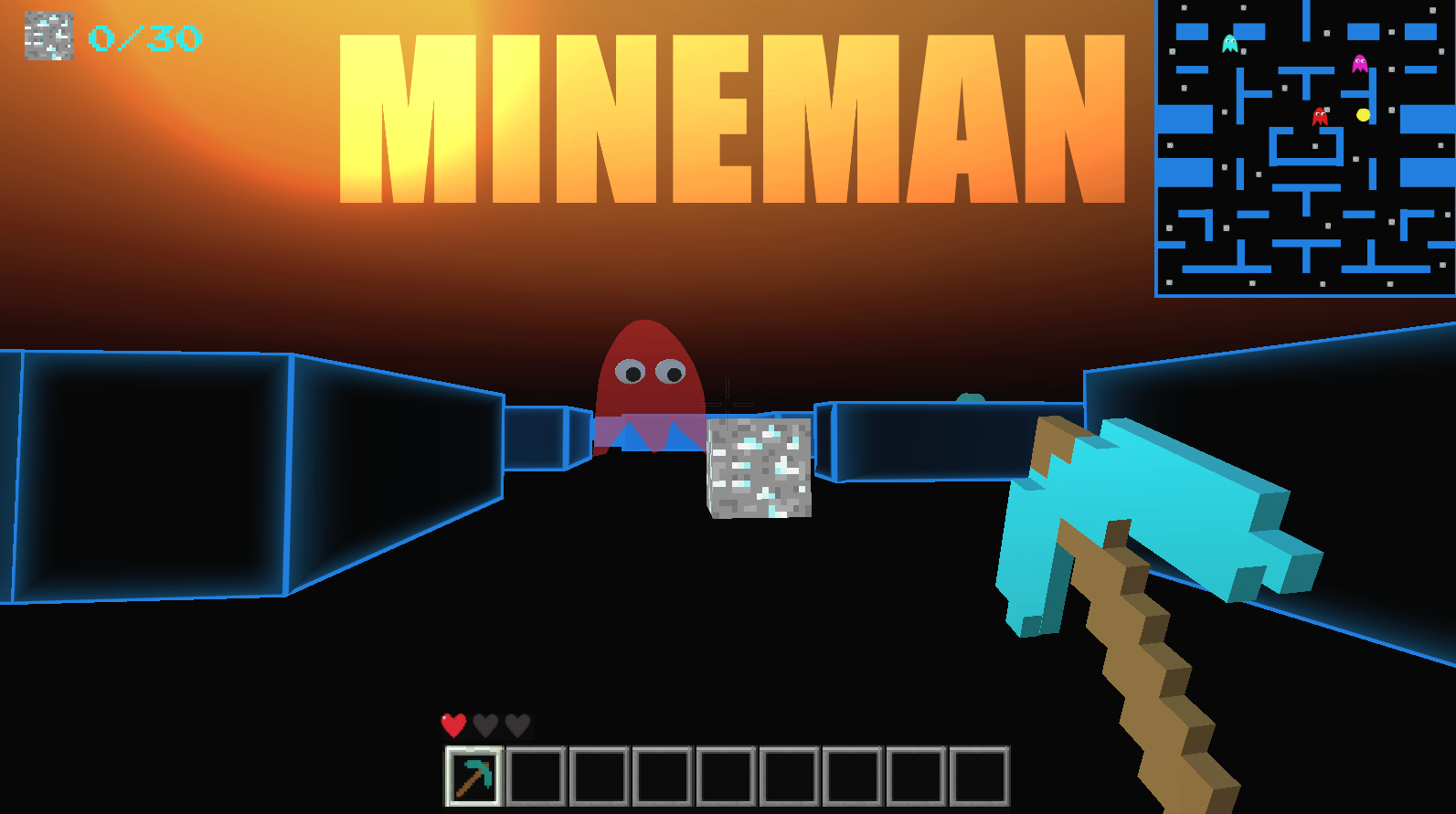Select the pickaxe in the first hotbar slot
1456x814 pixels.
pos(473,775)
